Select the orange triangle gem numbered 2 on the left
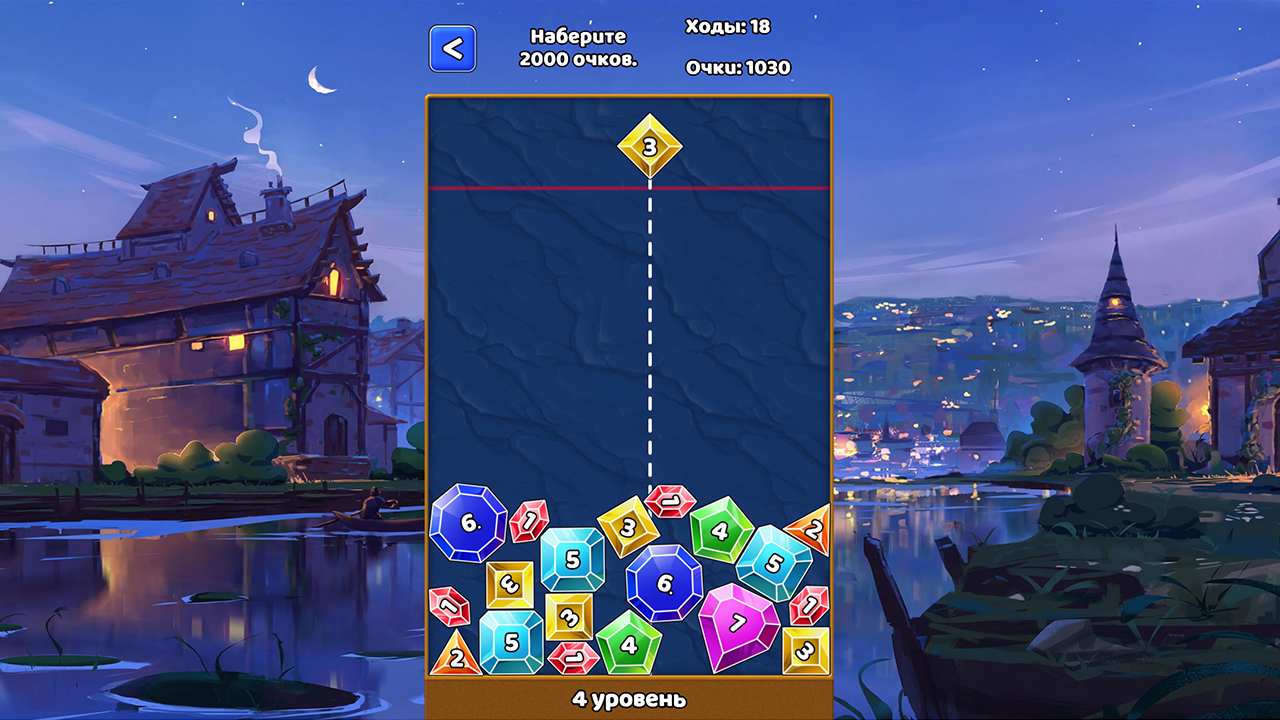Viewport: 1280px width, 720px height. point(455,656)
